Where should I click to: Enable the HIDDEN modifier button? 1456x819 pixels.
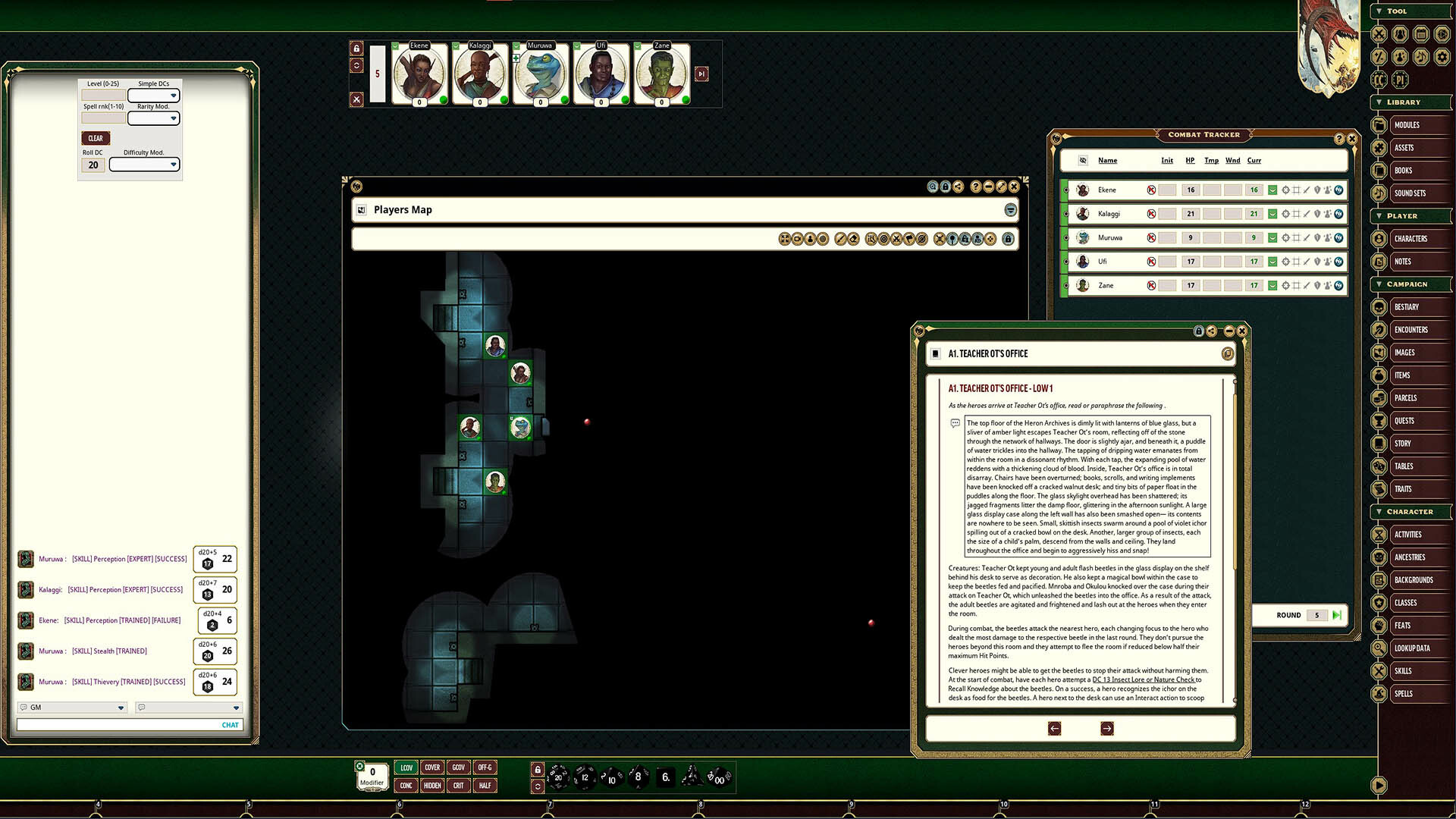(x=431, y=786)
